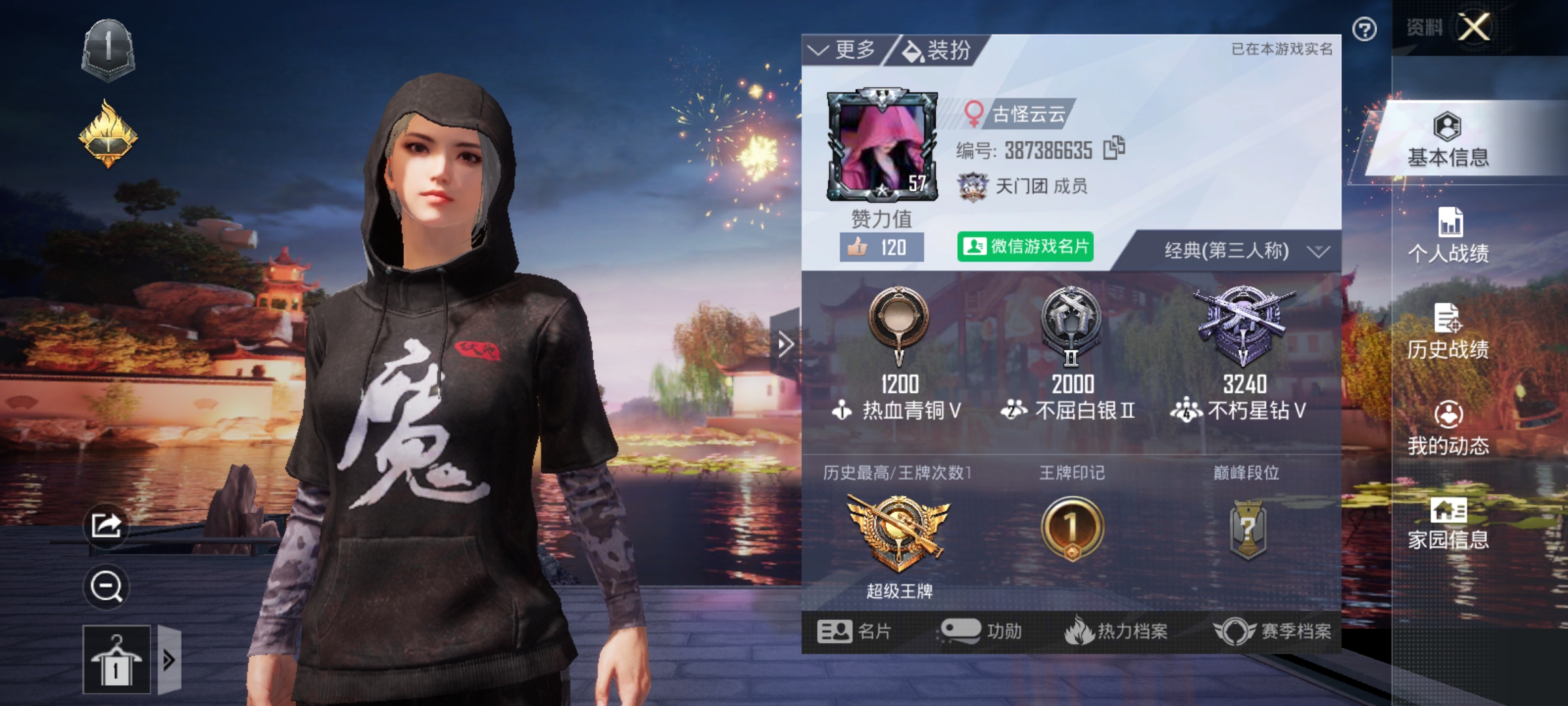Open the 历史战绩 tab

click(x=1448, y=332)
